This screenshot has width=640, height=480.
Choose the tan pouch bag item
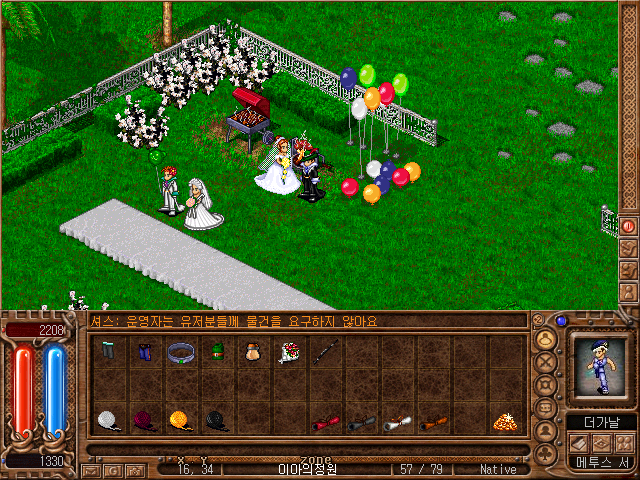click(254, 352)
